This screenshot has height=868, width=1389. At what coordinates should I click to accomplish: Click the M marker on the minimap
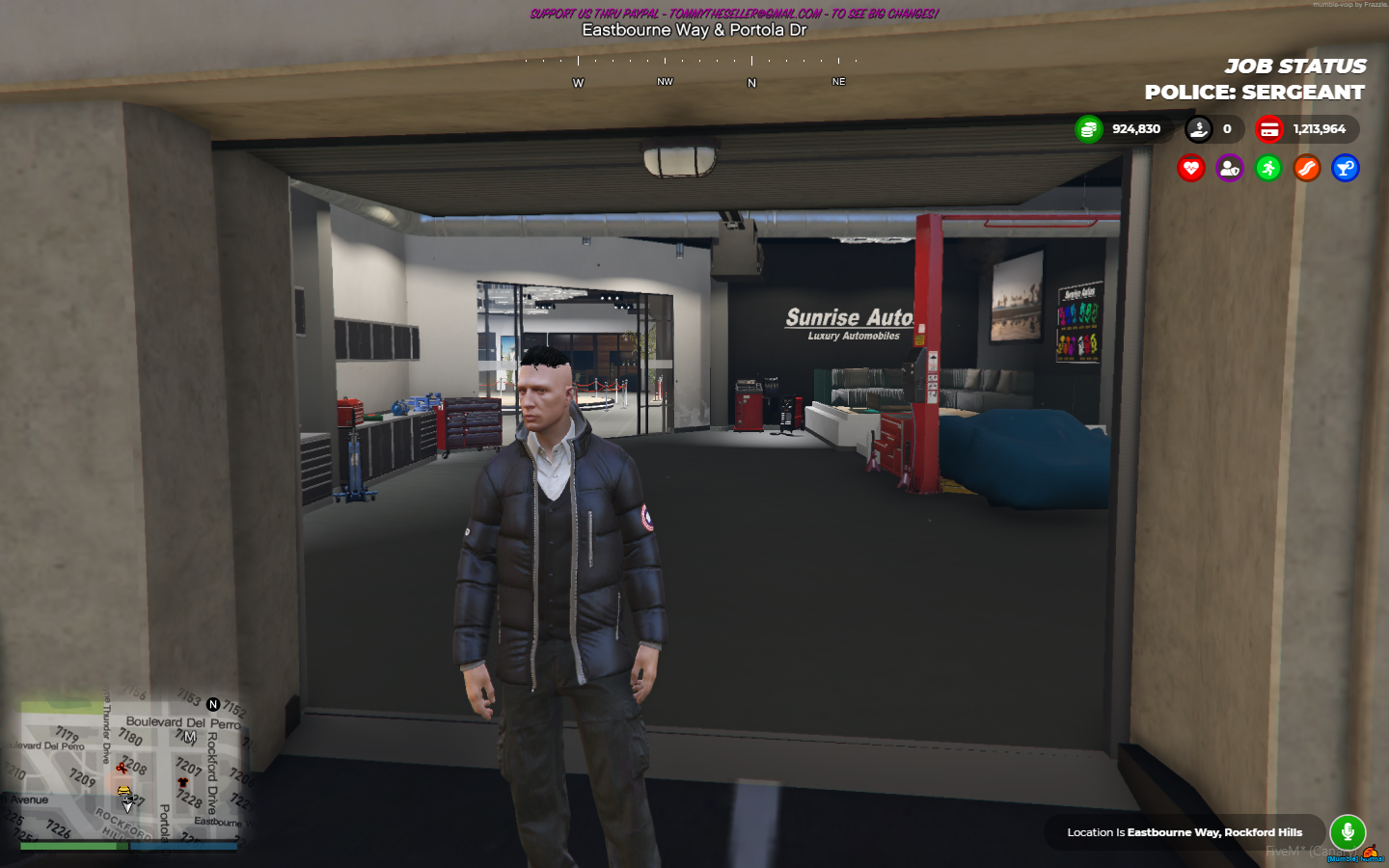[189, 735]
